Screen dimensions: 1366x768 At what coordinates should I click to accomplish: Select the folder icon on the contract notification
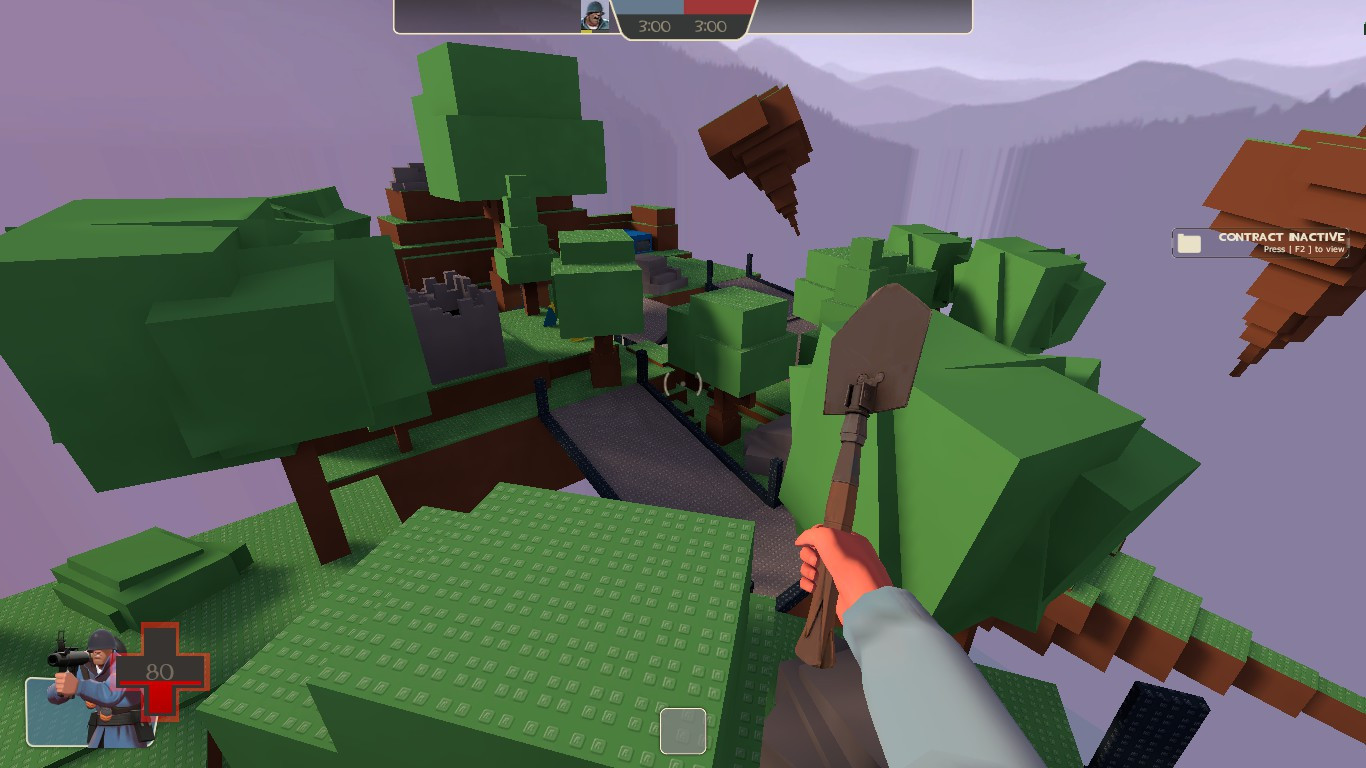(1189, 242)
